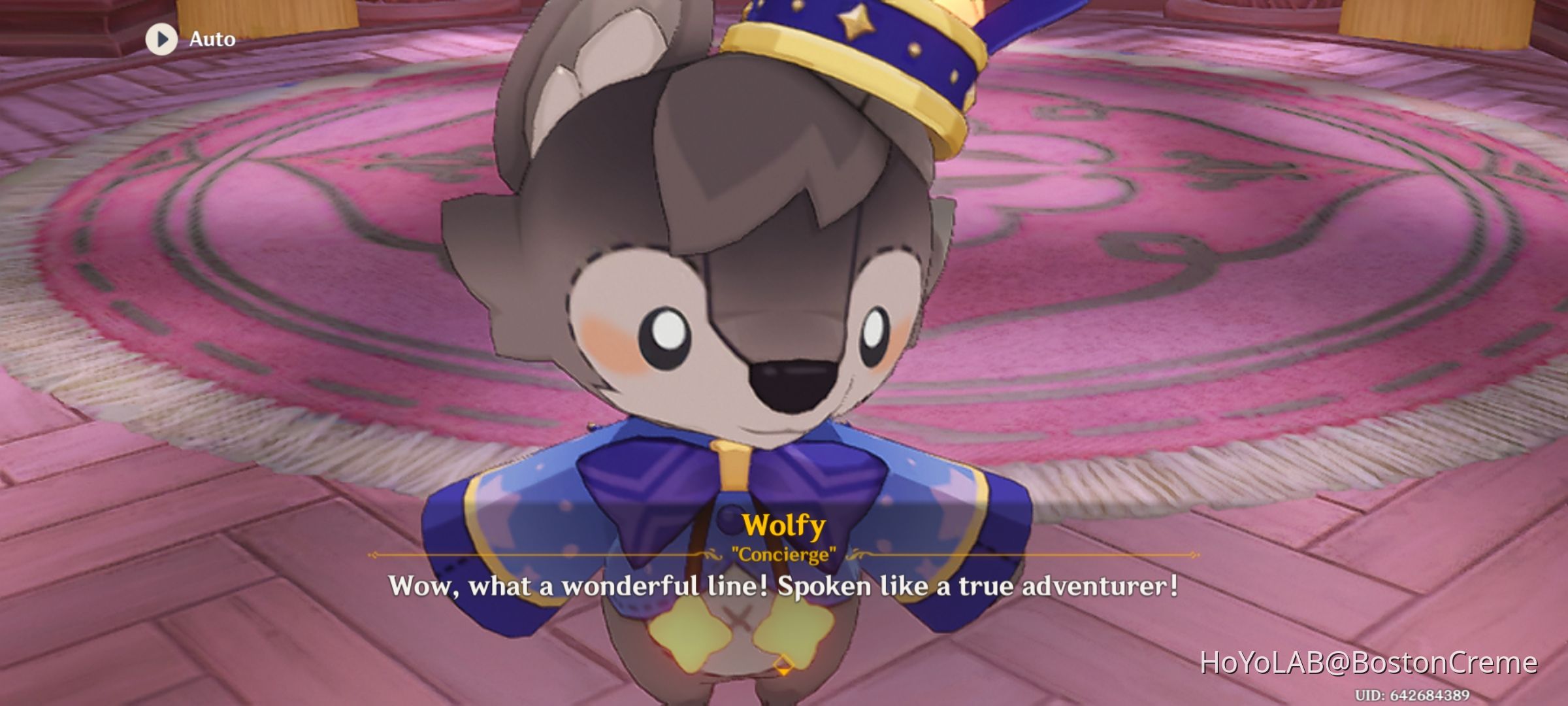Click the Auto play icon
The height and width of the screenshot is (706, 1568).
[x=161, y=39]
